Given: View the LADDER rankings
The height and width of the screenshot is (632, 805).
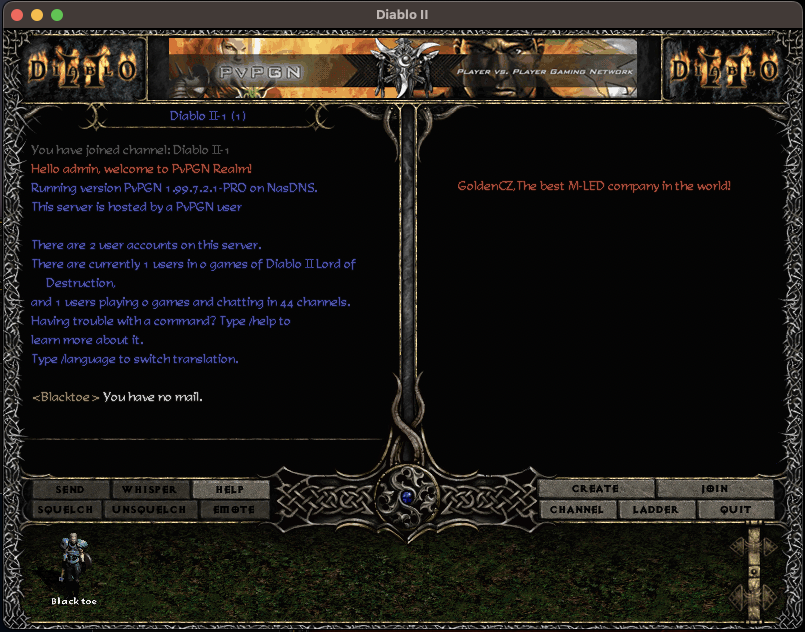Looking at the screenshot, I should click(x=656, y=510).
